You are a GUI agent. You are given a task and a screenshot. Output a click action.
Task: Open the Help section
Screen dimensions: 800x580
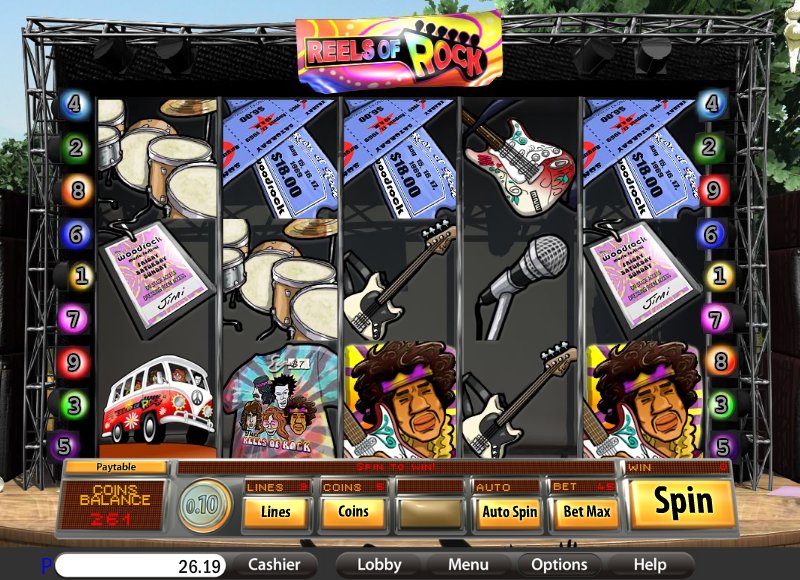click(x=650, y=565)
